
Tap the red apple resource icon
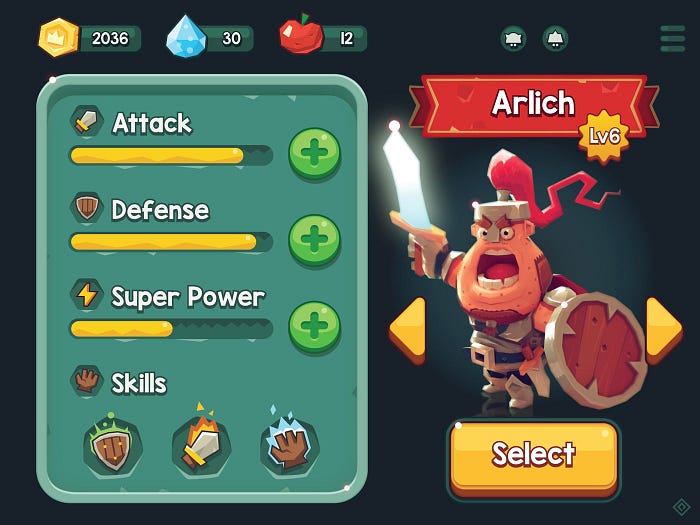[x=300, y=37]
